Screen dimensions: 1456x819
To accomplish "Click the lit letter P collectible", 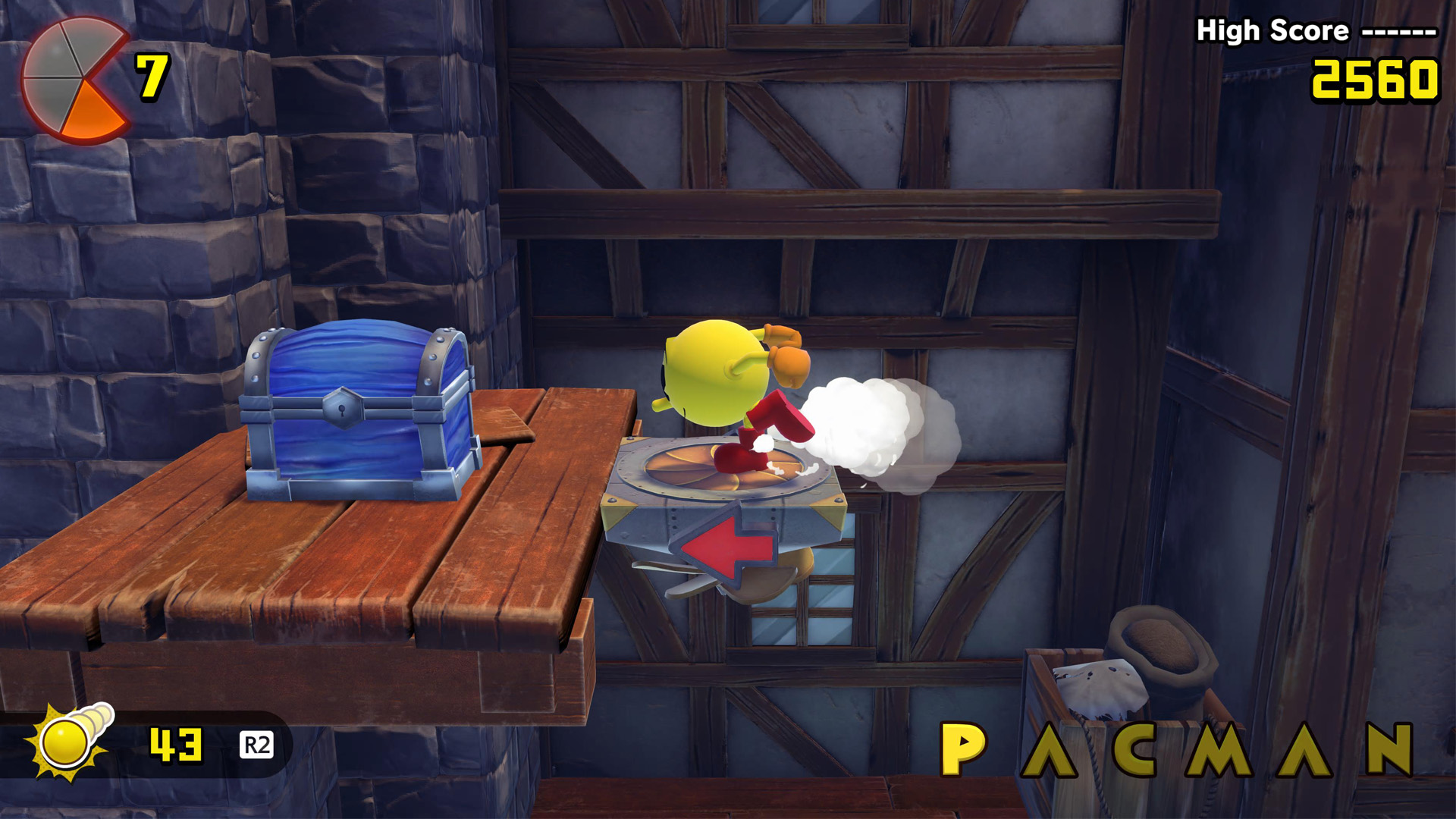I will (x=962, y=749).
